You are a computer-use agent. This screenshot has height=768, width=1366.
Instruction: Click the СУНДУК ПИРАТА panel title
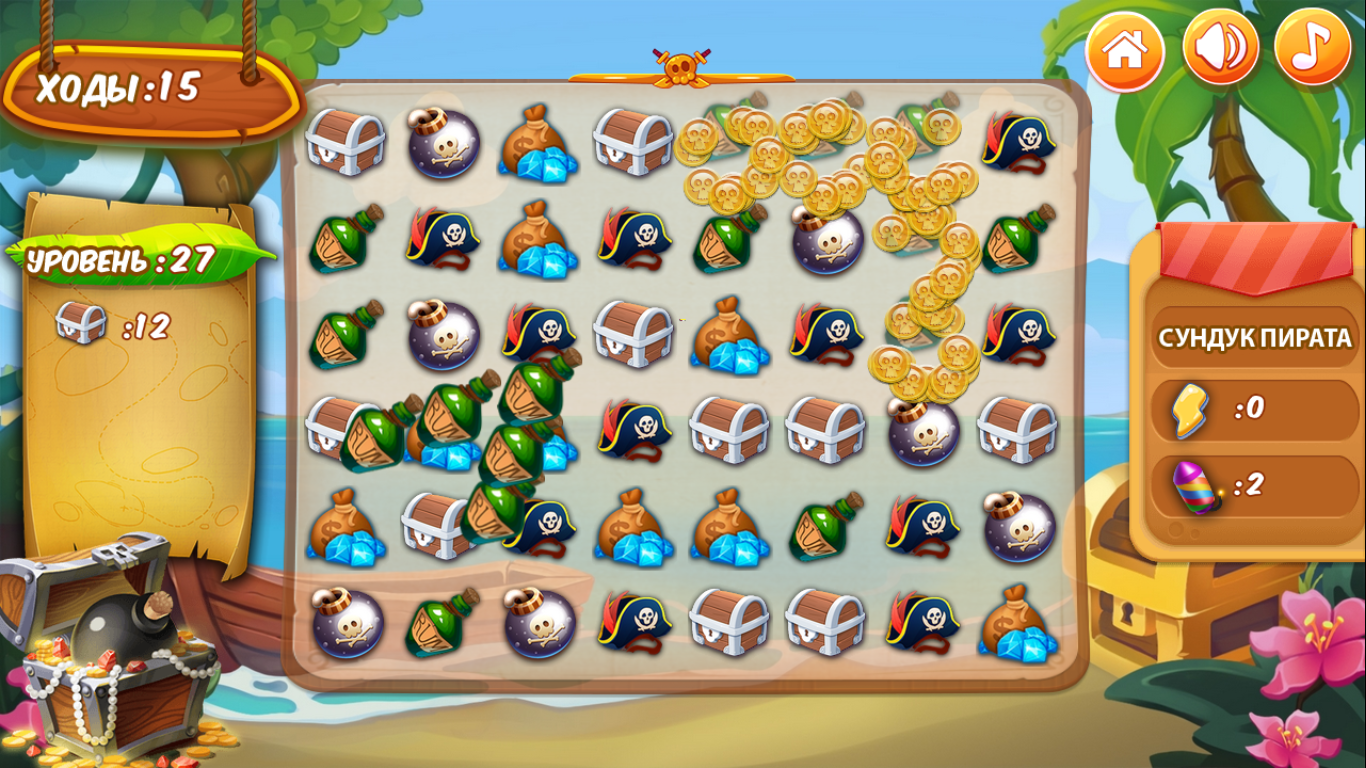tap(1254, 338)
